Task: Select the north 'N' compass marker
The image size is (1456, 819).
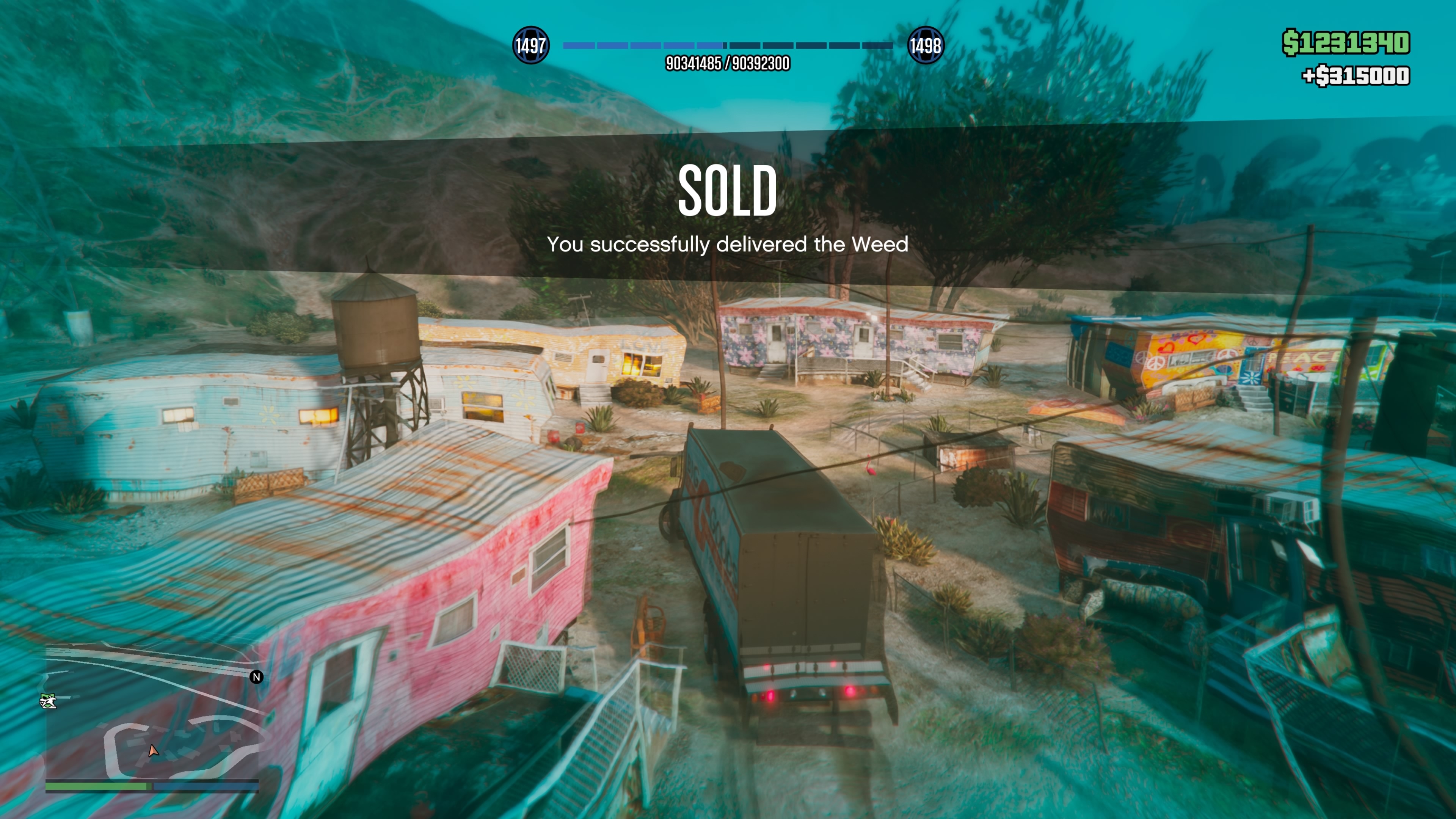Action: pos(257,676)
